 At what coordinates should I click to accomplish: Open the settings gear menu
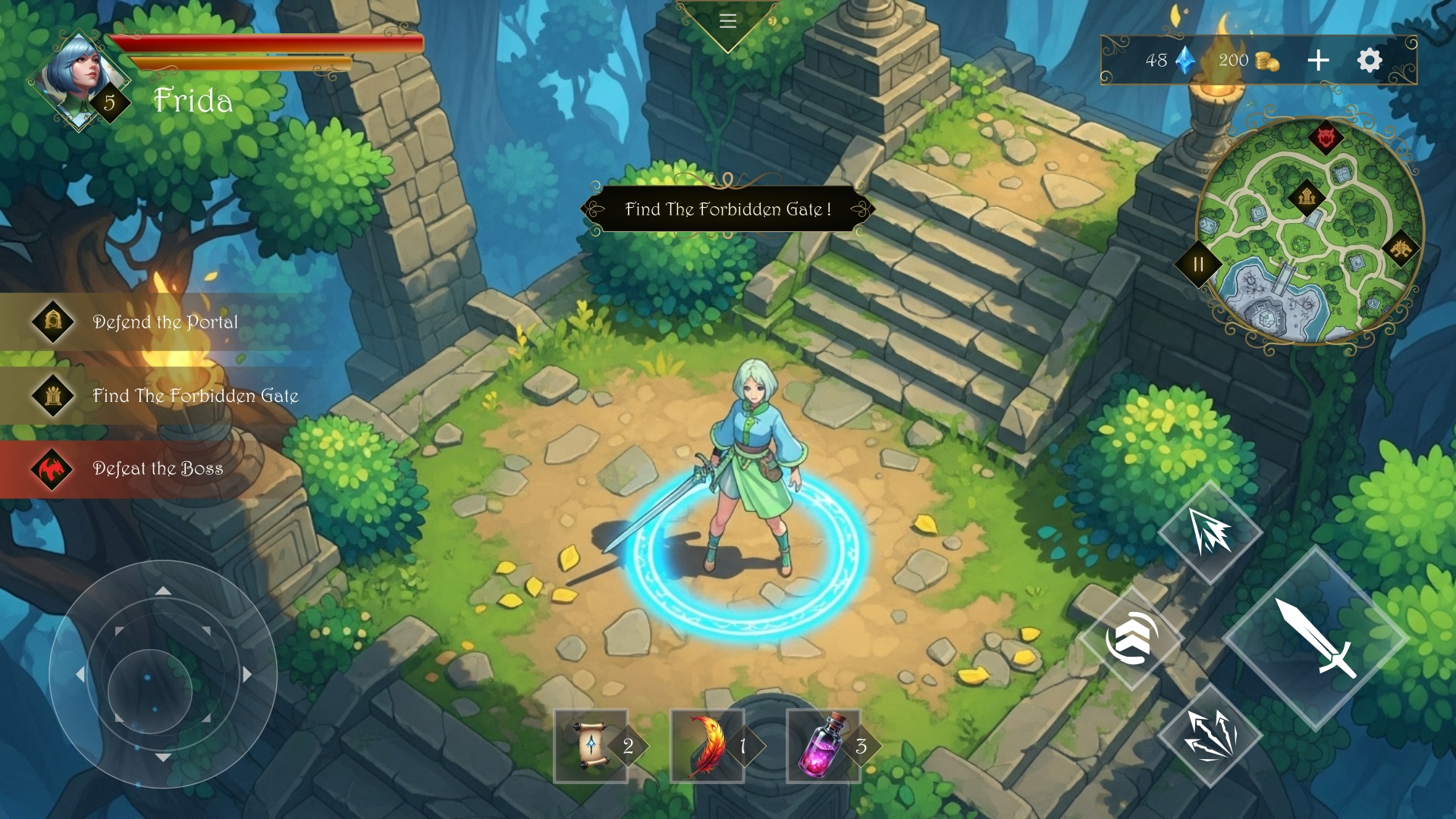point(1370,61)
